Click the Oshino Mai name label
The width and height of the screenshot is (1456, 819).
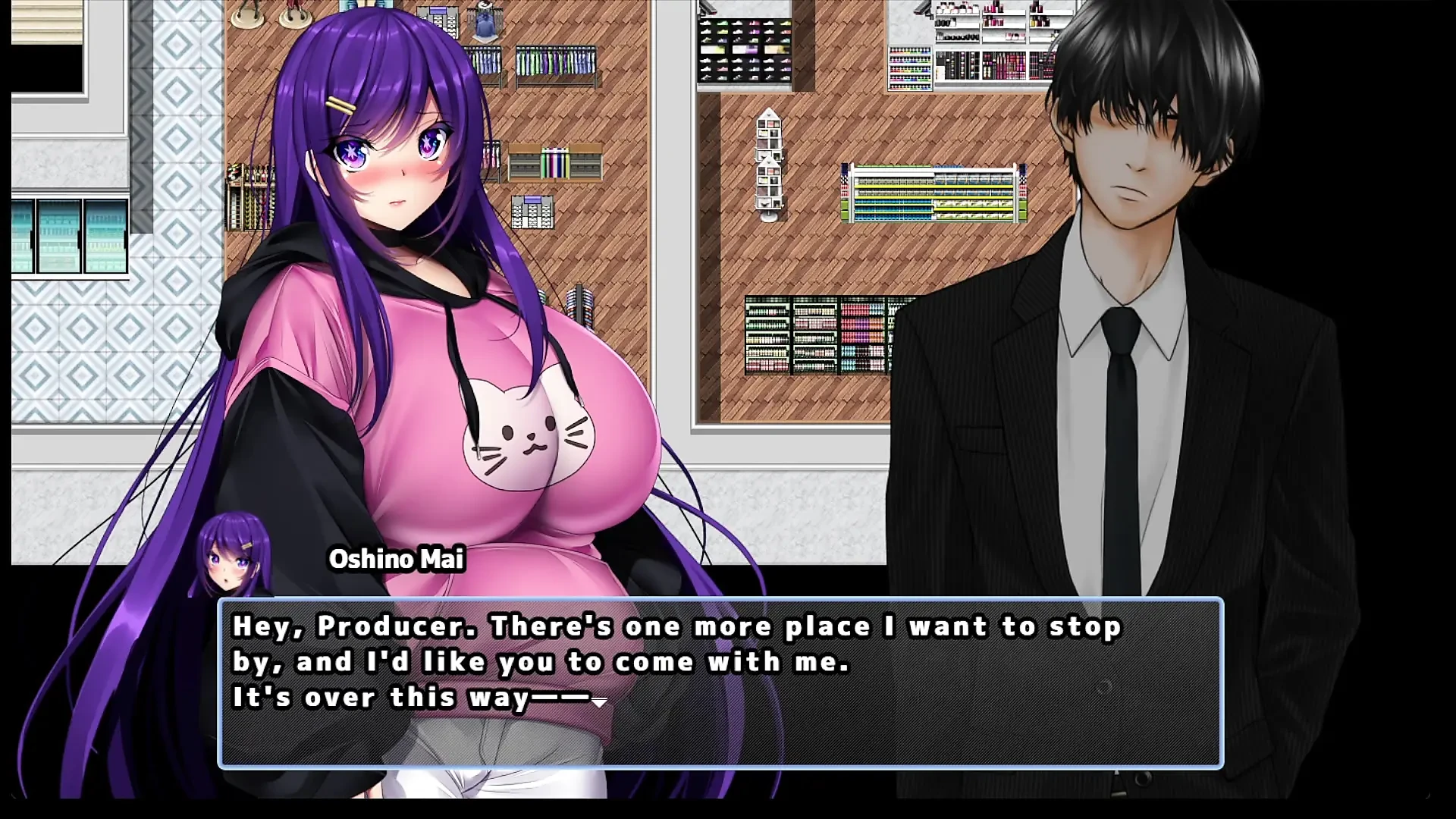pos(397,561)
